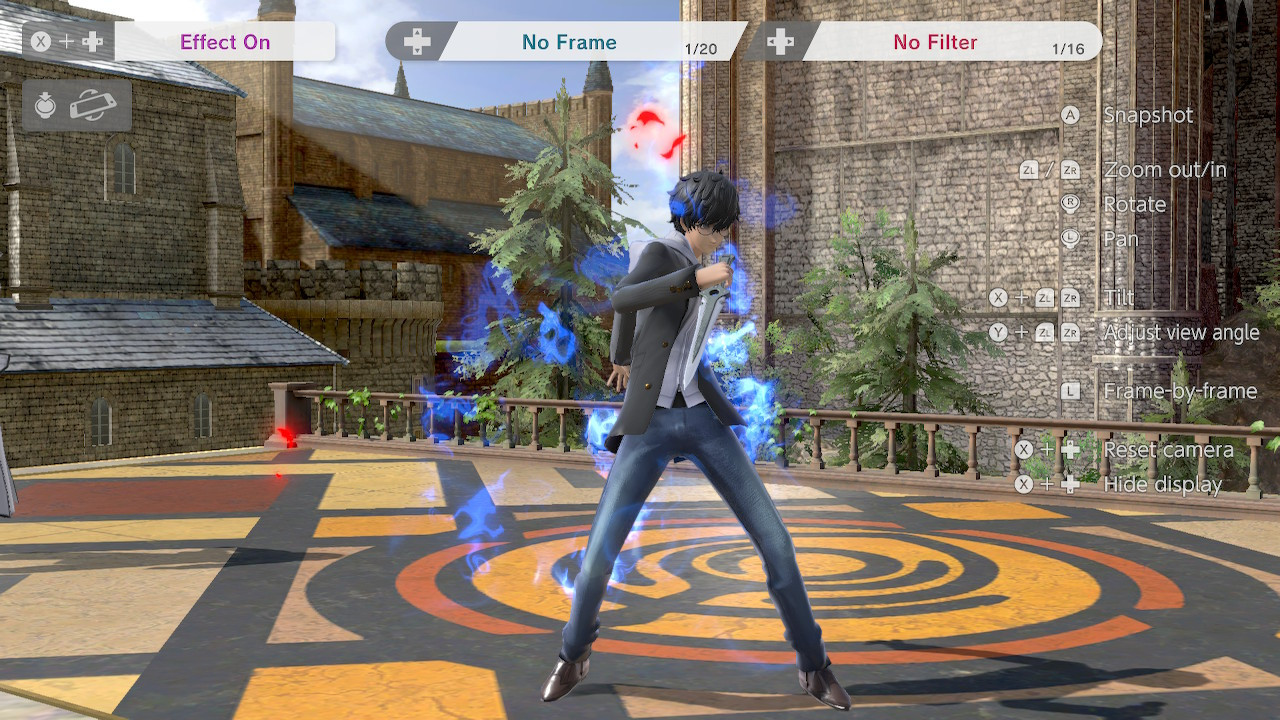Open the filter selector beside No Filter

(784, 42)
